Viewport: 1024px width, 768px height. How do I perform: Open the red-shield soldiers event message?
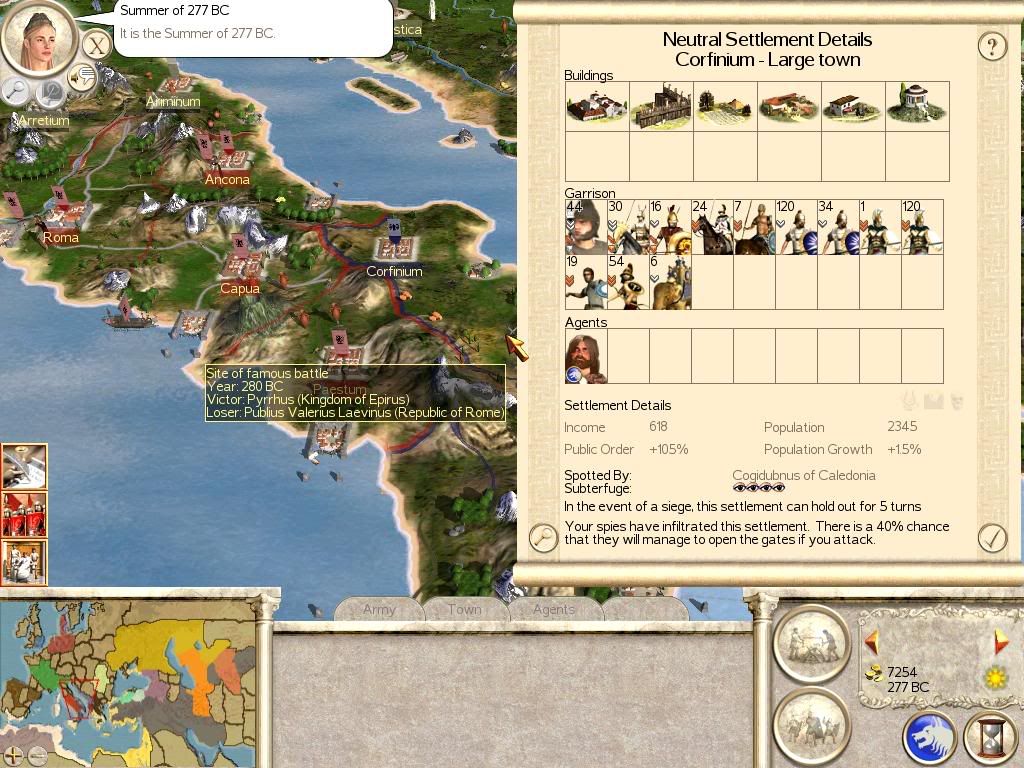tap(24, 514)
